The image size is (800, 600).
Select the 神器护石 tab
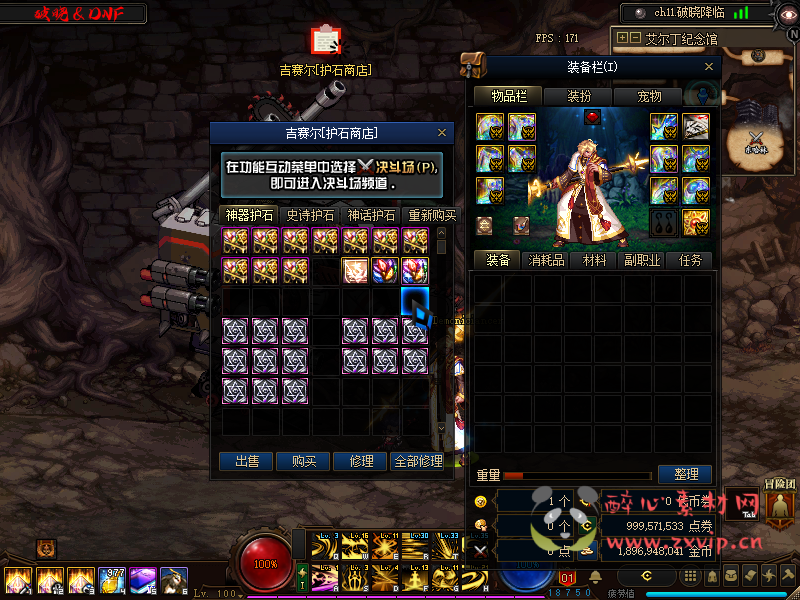(x=249, y=215)
